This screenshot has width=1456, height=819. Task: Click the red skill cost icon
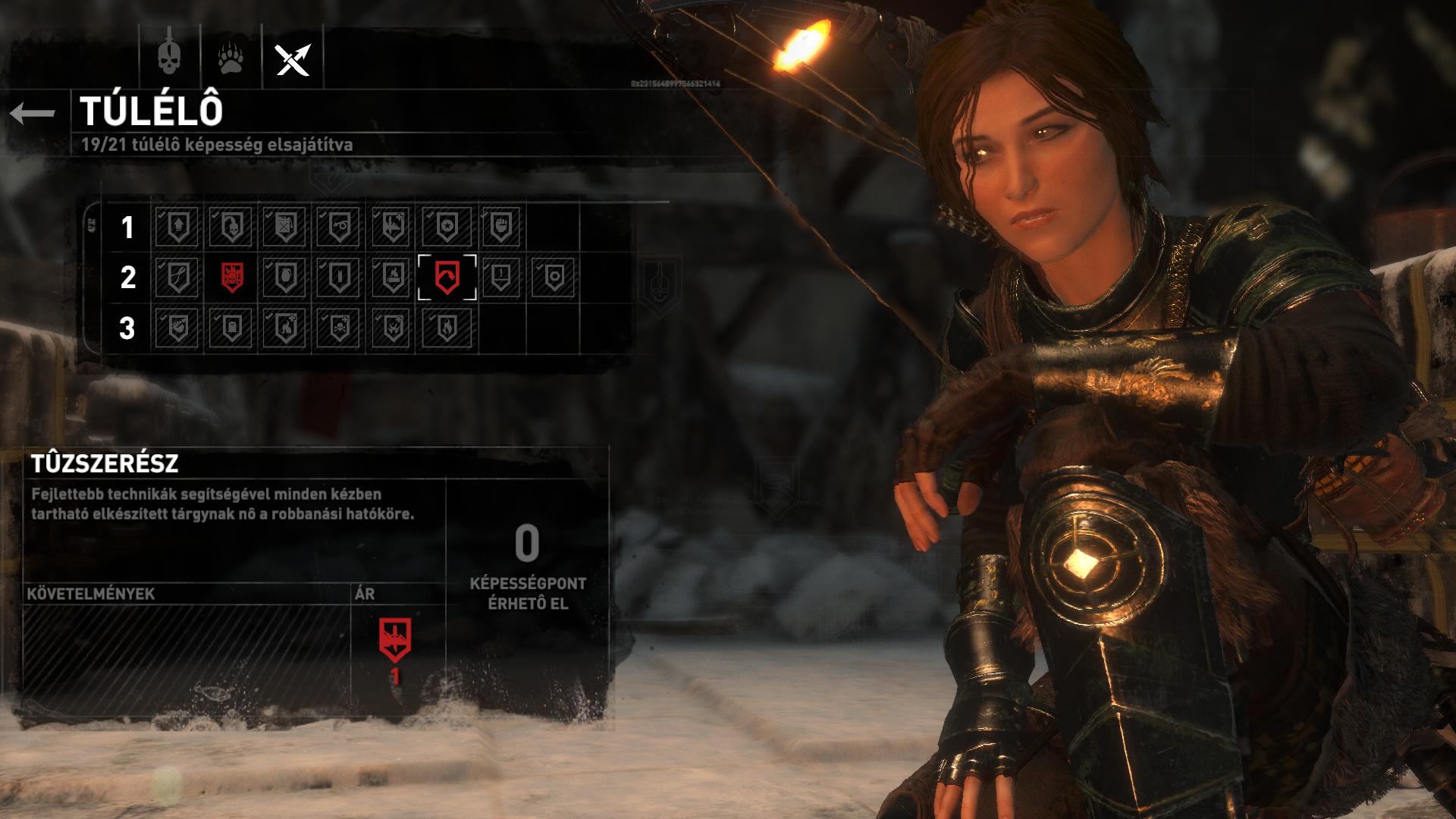point(395,639)
